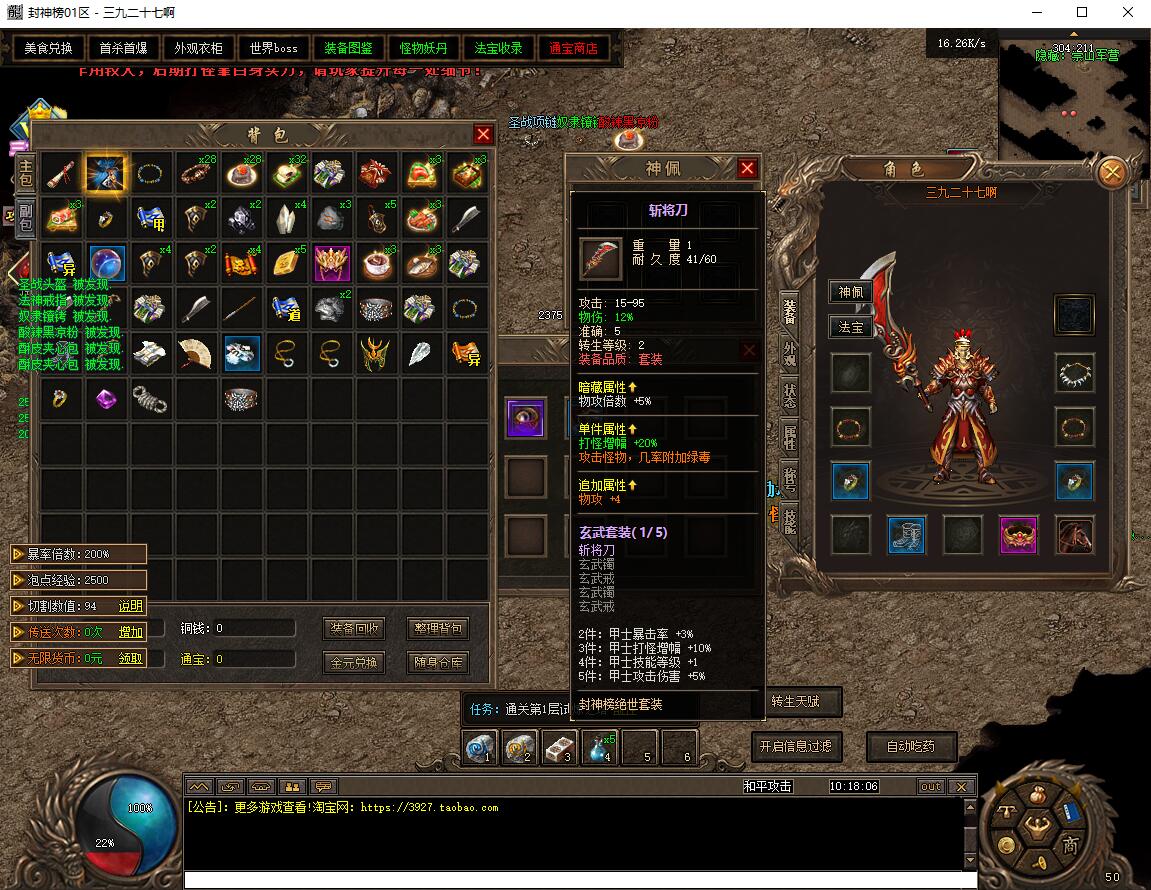Open the 美食兑换 menu

48,48
